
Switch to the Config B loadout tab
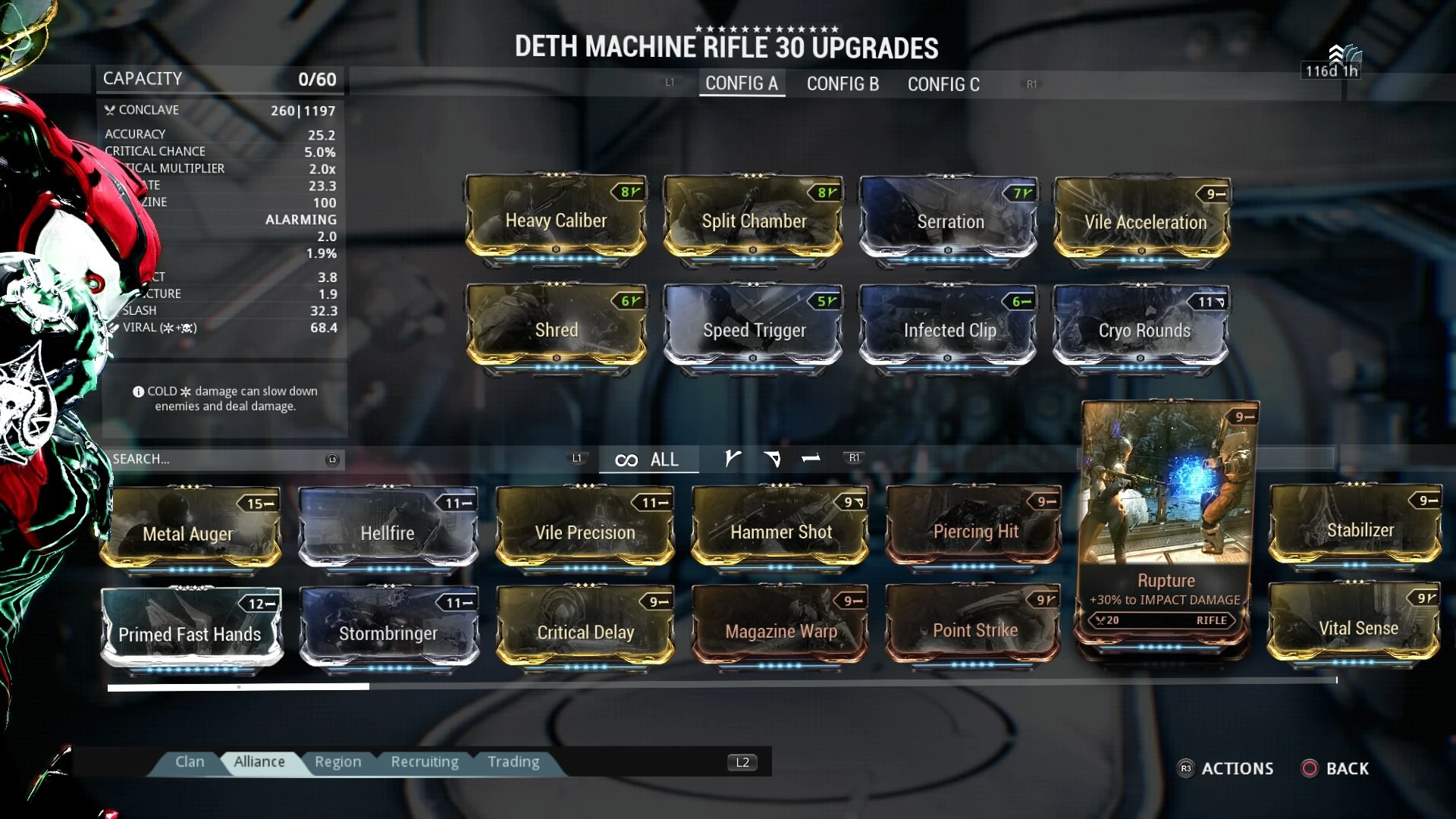pyautogui.click(x=843, y=83)
